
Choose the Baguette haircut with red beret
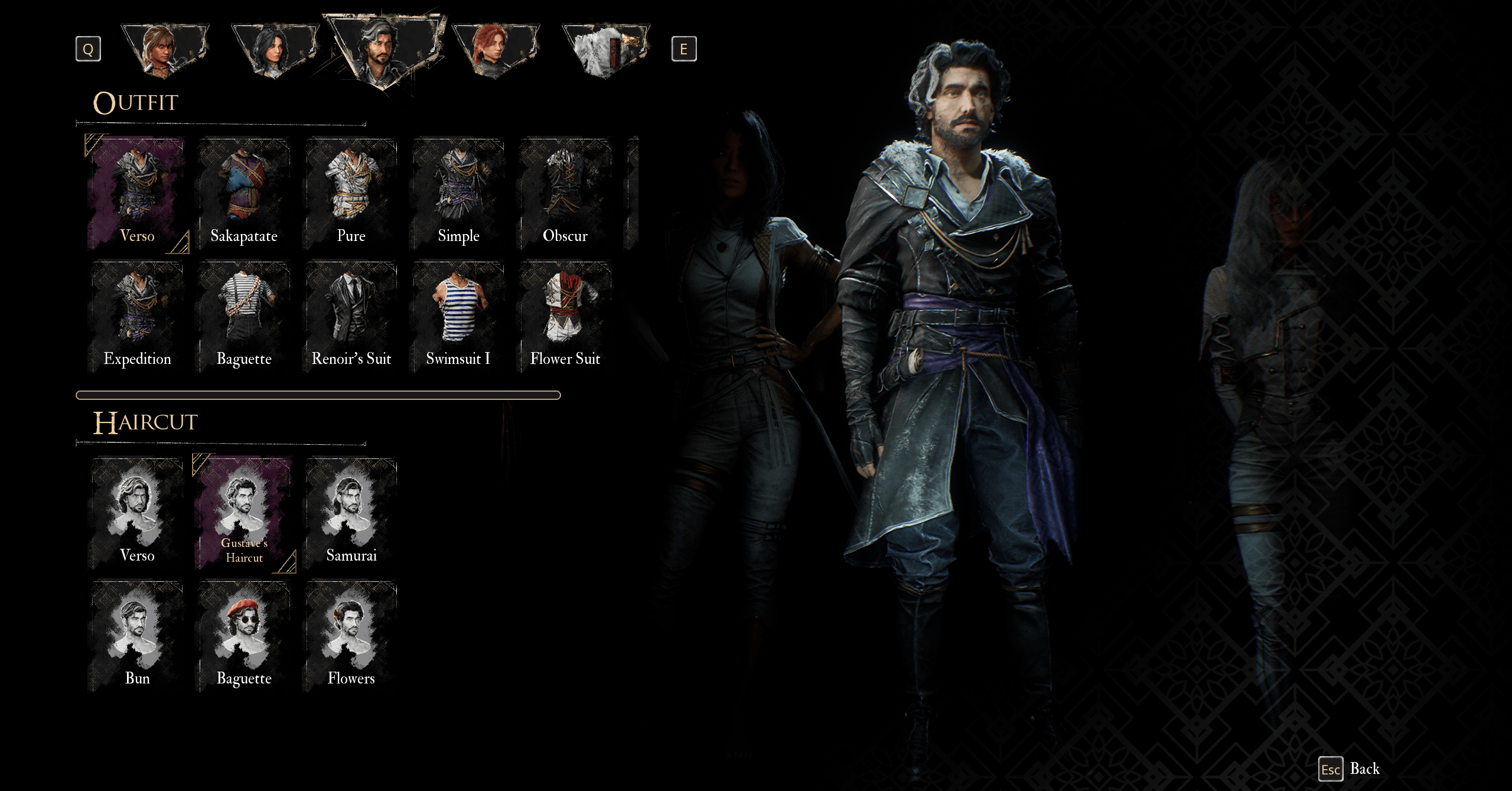click(244, 636)
